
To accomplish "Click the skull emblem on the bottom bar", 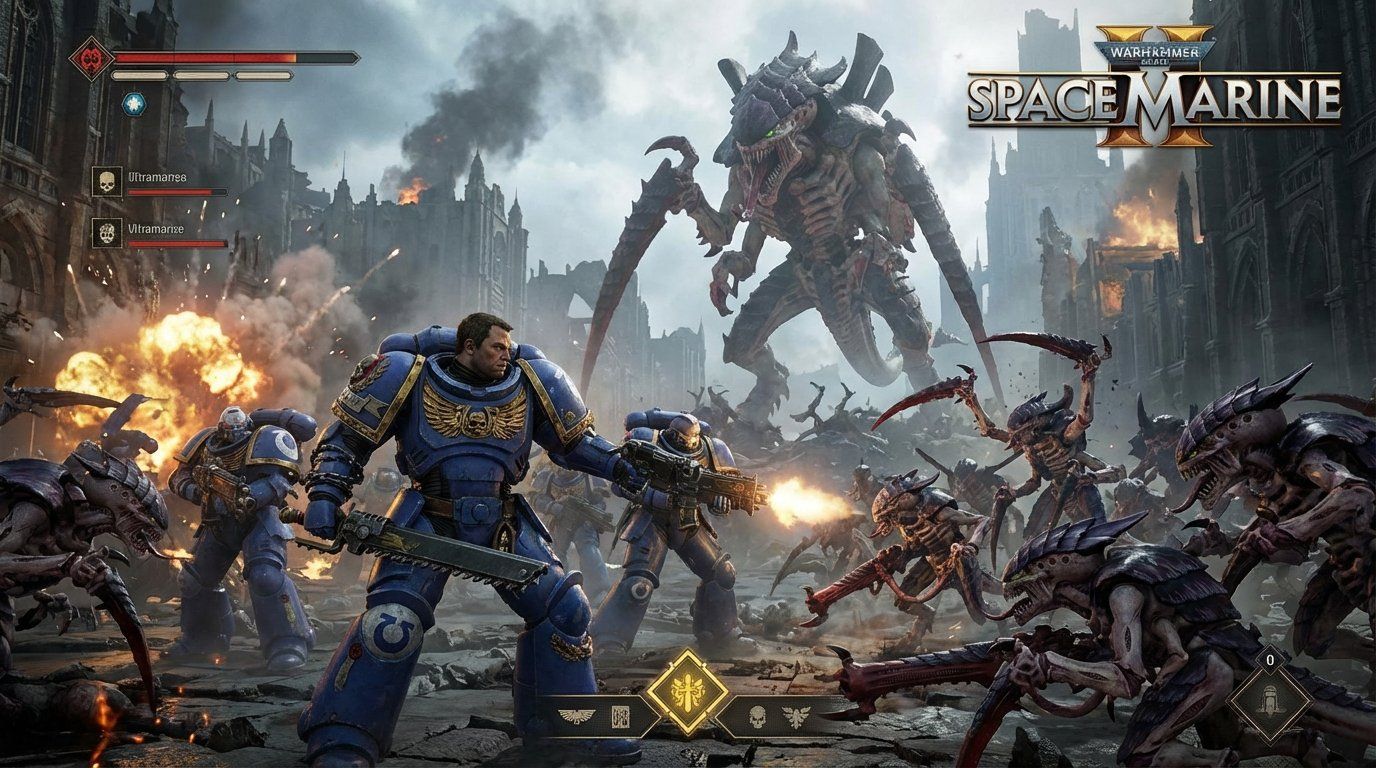I will tap(756, 717).
